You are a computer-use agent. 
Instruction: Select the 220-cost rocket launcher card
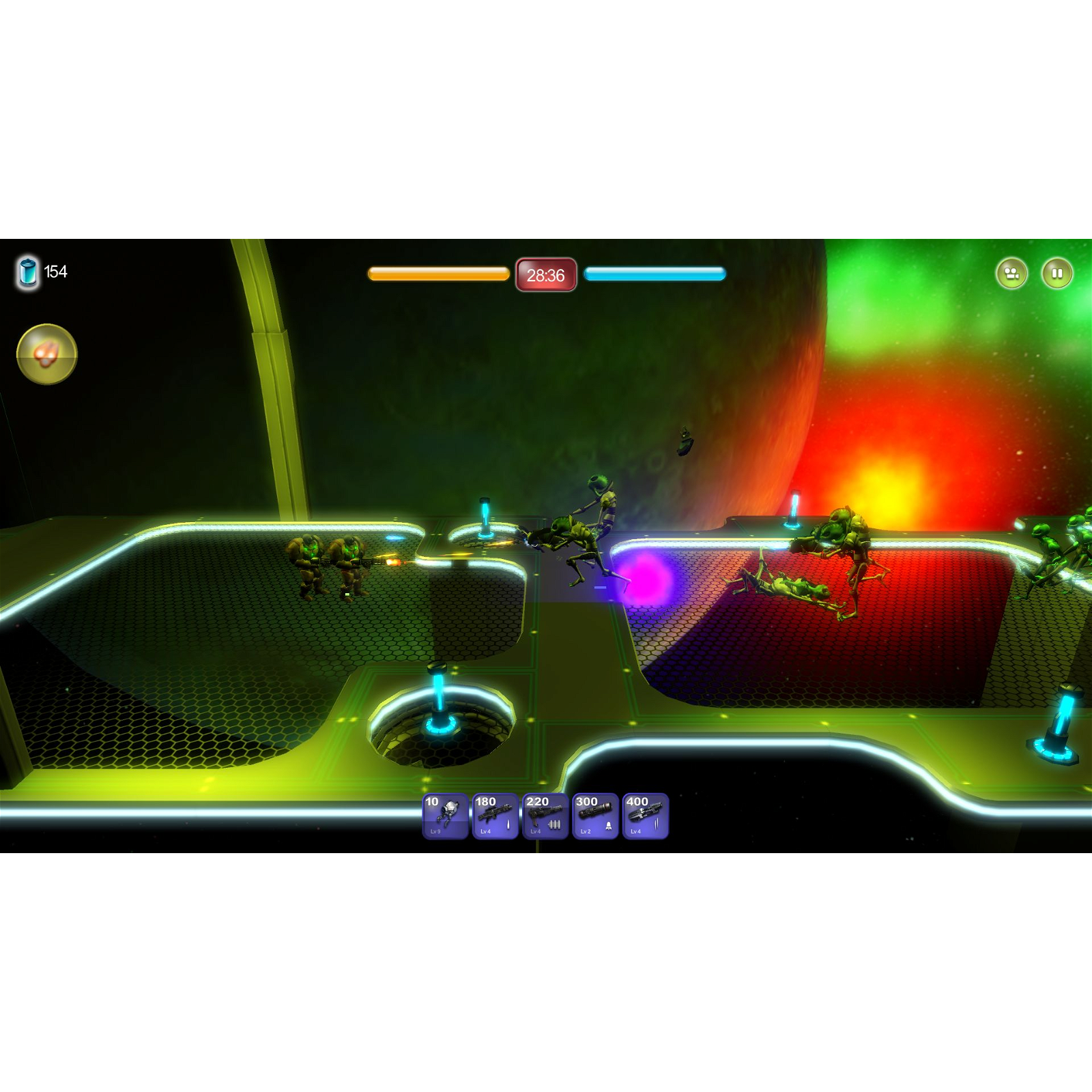[x=544, y=816]
